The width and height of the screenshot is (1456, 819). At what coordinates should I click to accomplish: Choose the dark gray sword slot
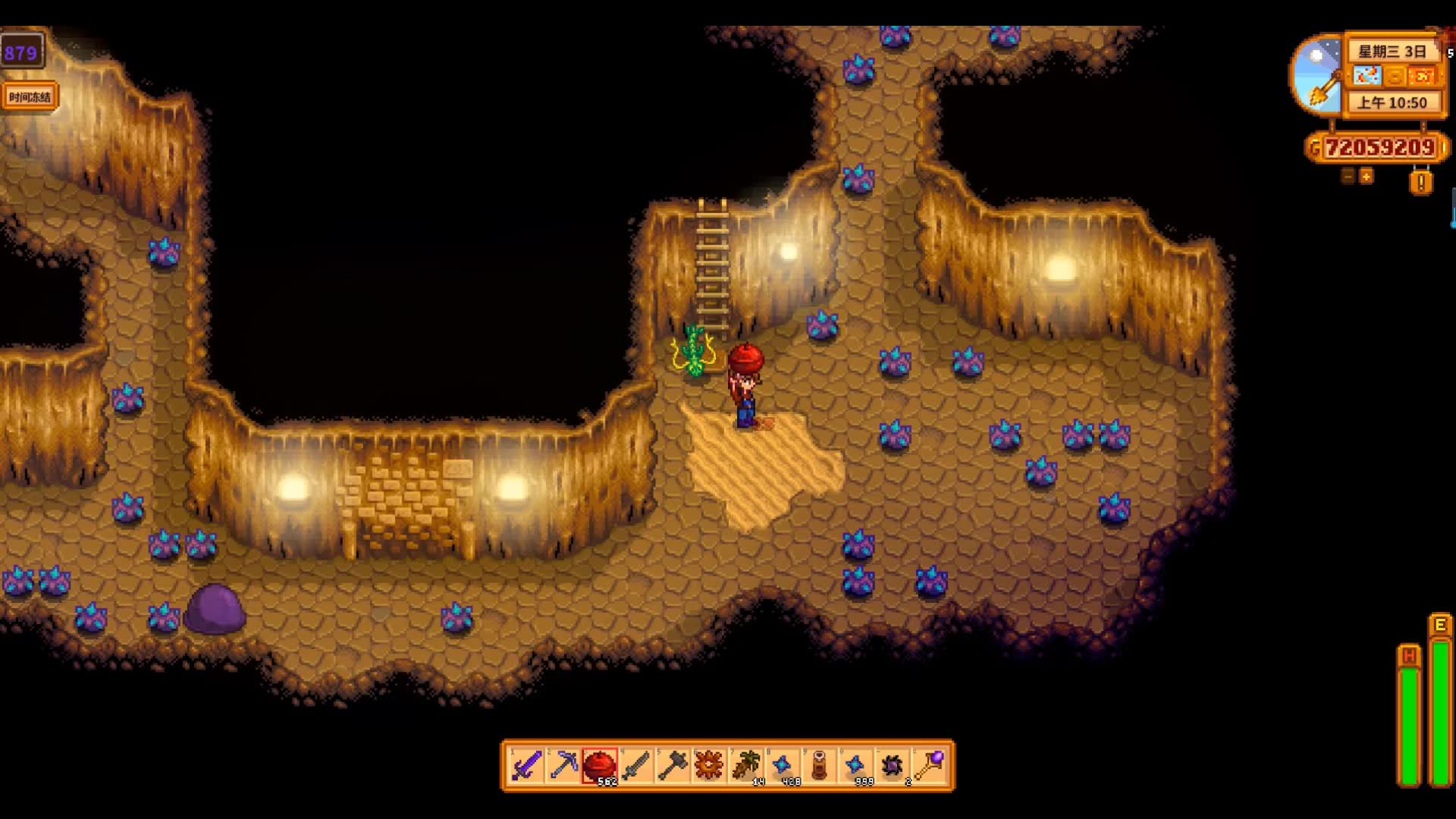tap(635, 766)
